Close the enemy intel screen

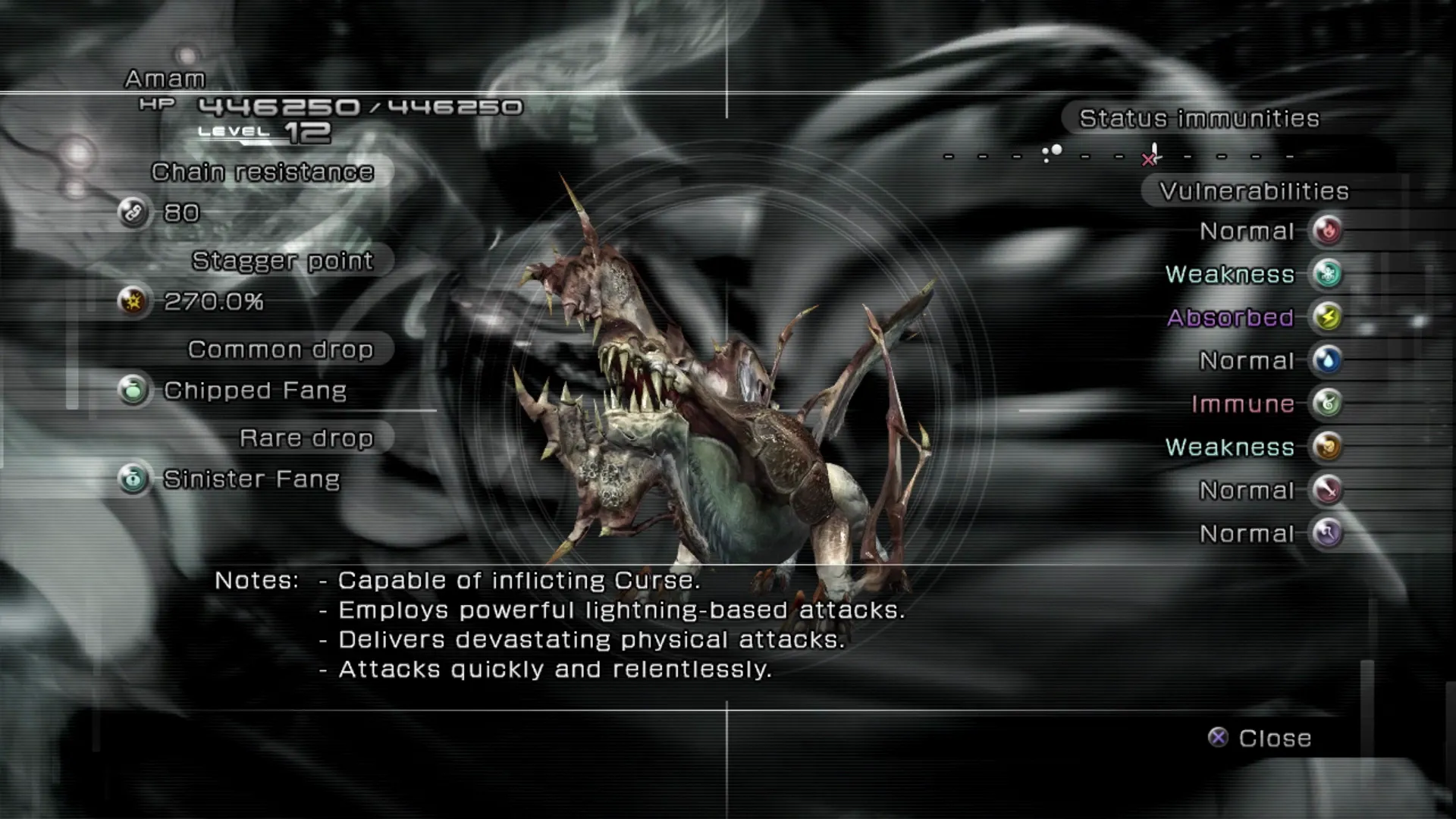[x=1260, y=738]
